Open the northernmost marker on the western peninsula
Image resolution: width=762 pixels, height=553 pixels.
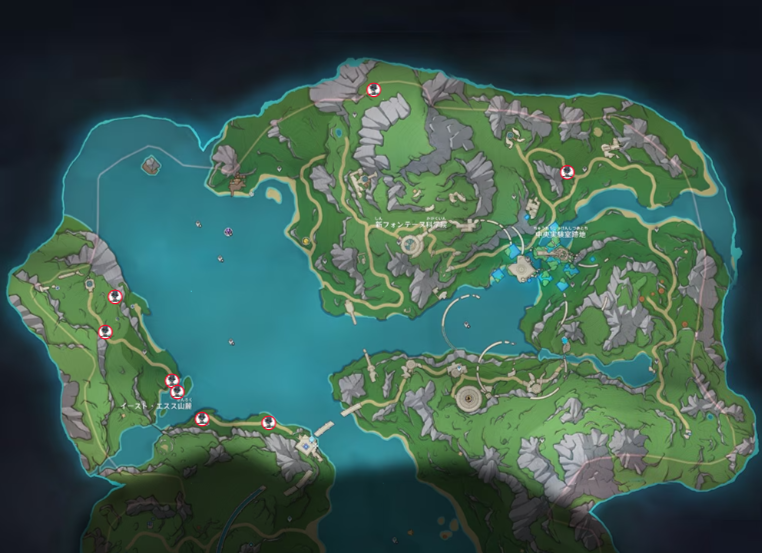[116, 295]
